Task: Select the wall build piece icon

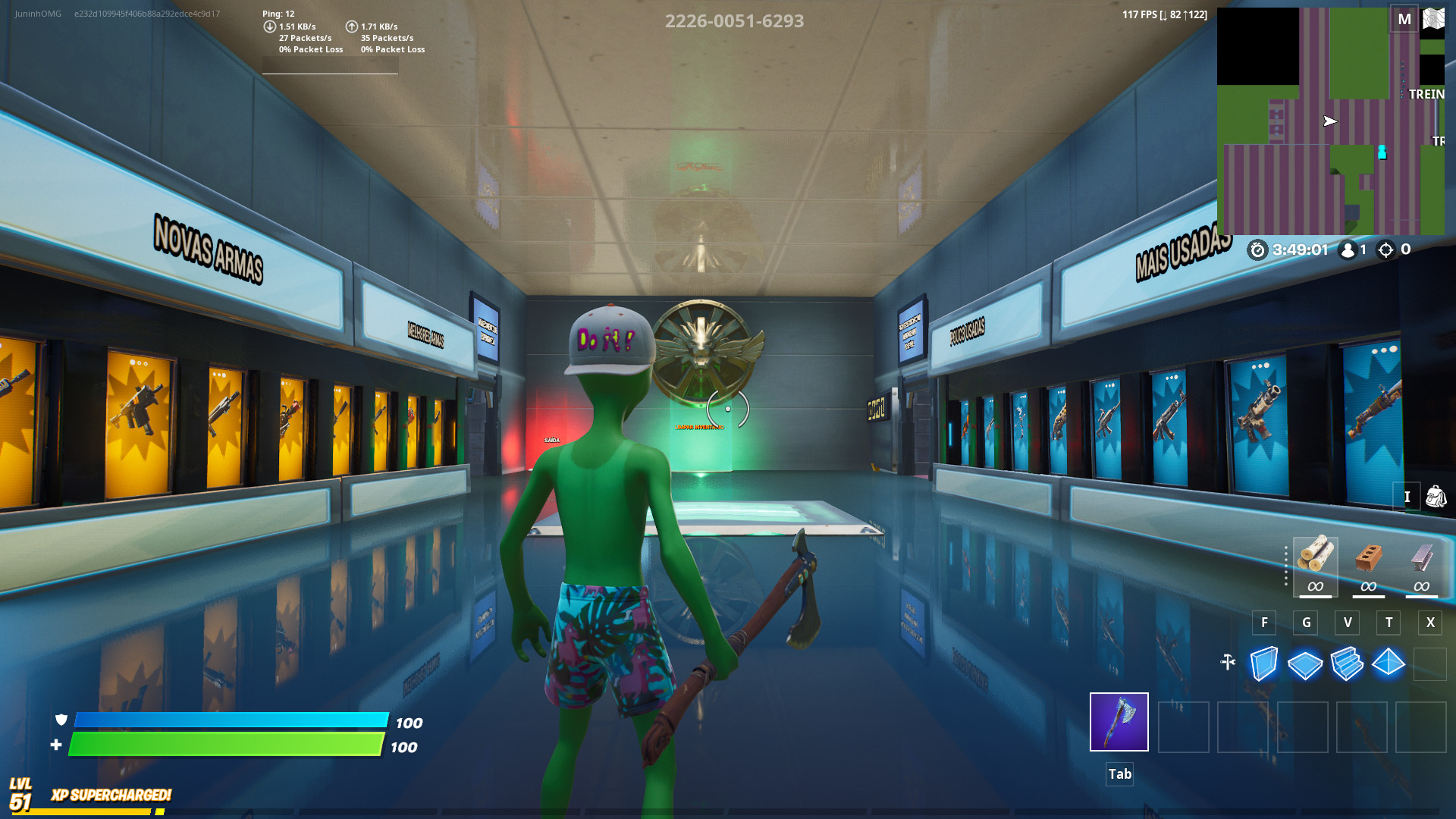Action: click(x=1263, y=663)
